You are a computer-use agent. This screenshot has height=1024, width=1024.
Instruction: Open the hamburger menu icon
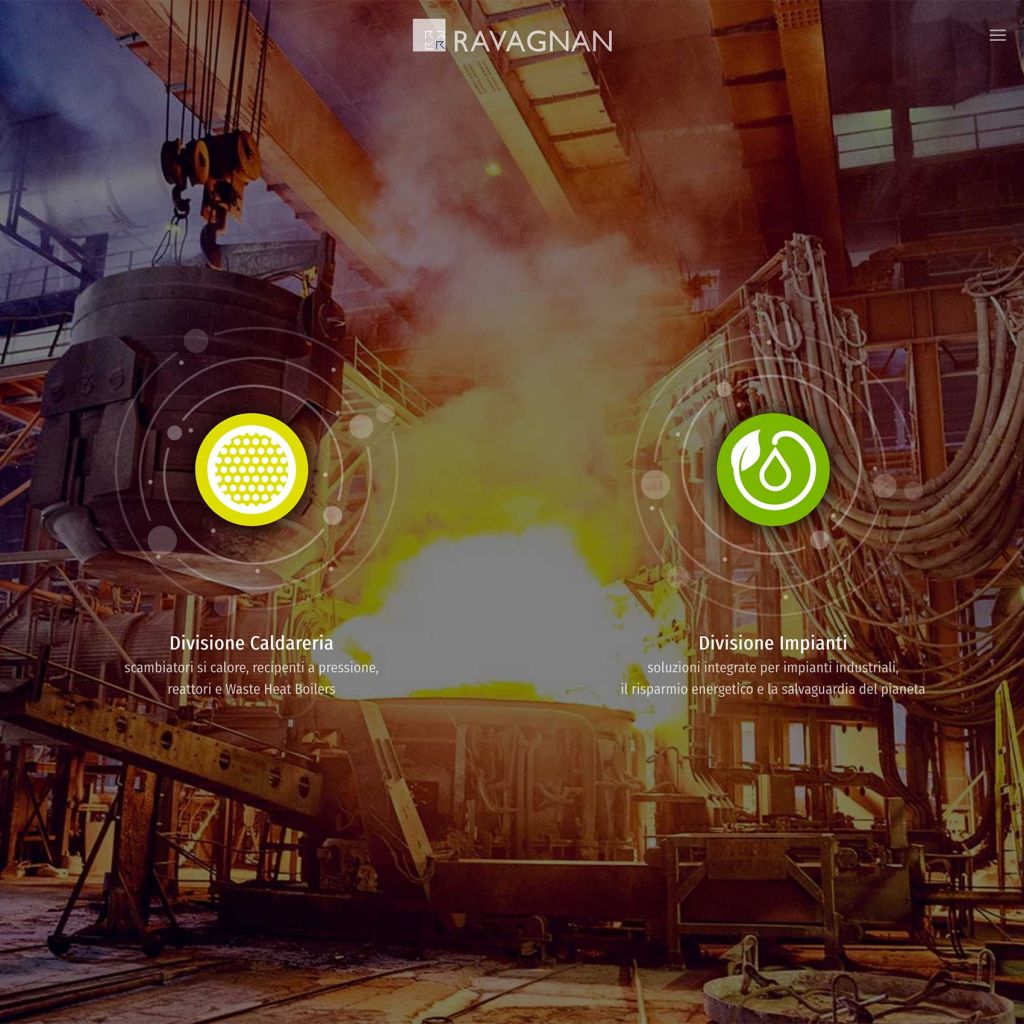pos(997,36)
